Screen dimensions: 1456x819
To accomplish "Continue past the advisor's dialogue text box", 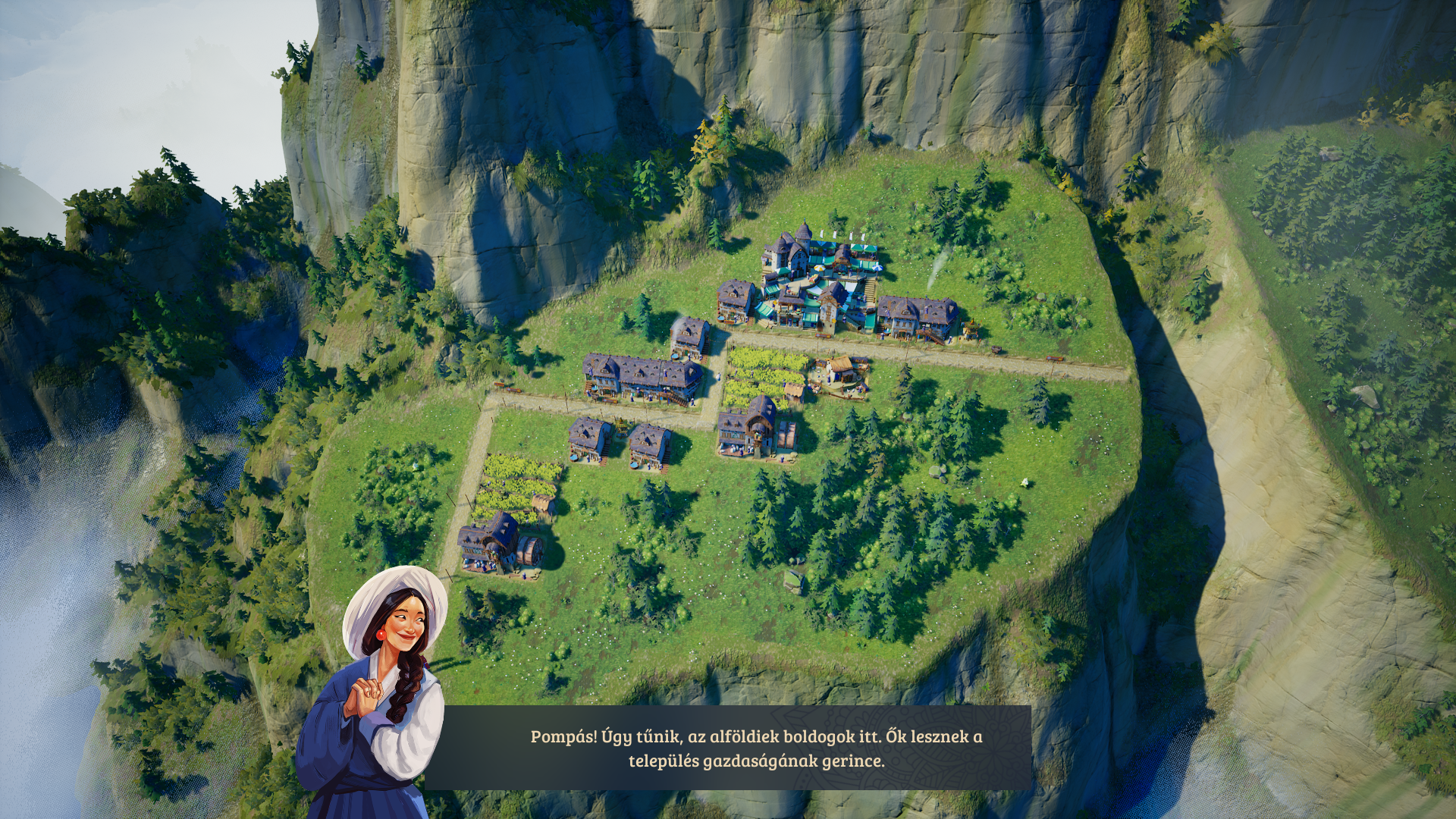I will (755, 748).
